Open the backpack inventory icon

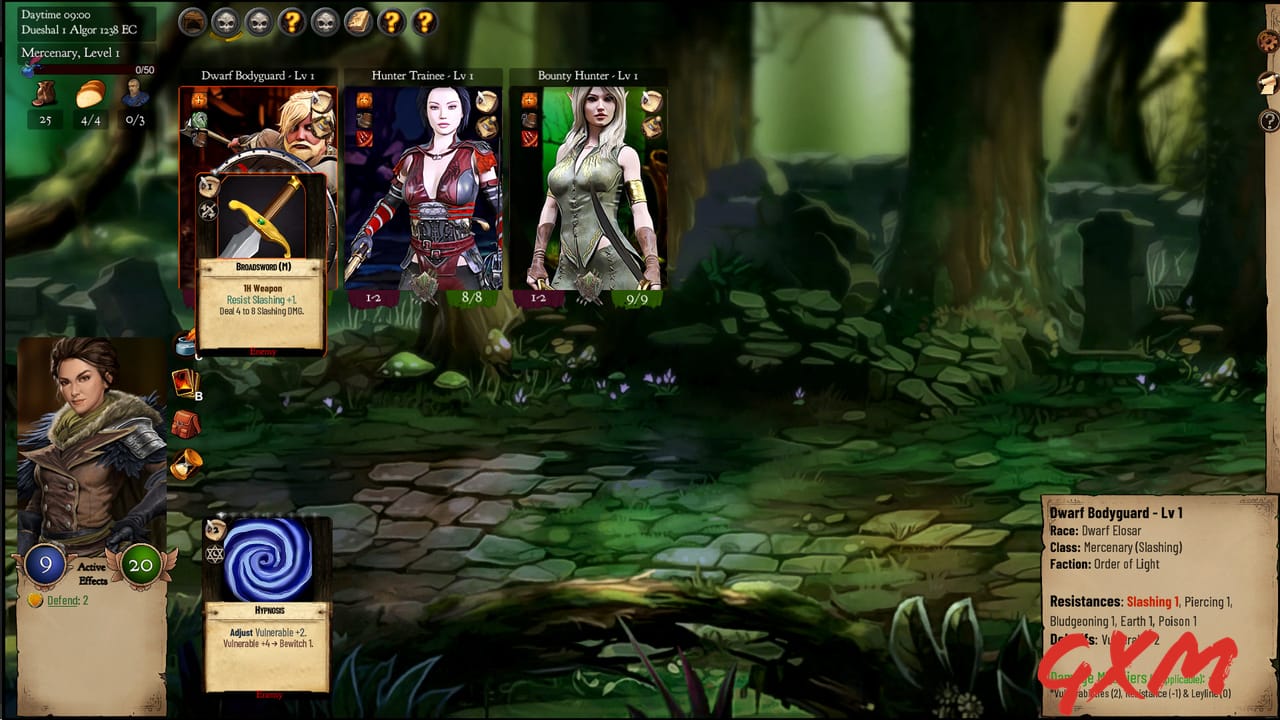click(x=185, y=424)
